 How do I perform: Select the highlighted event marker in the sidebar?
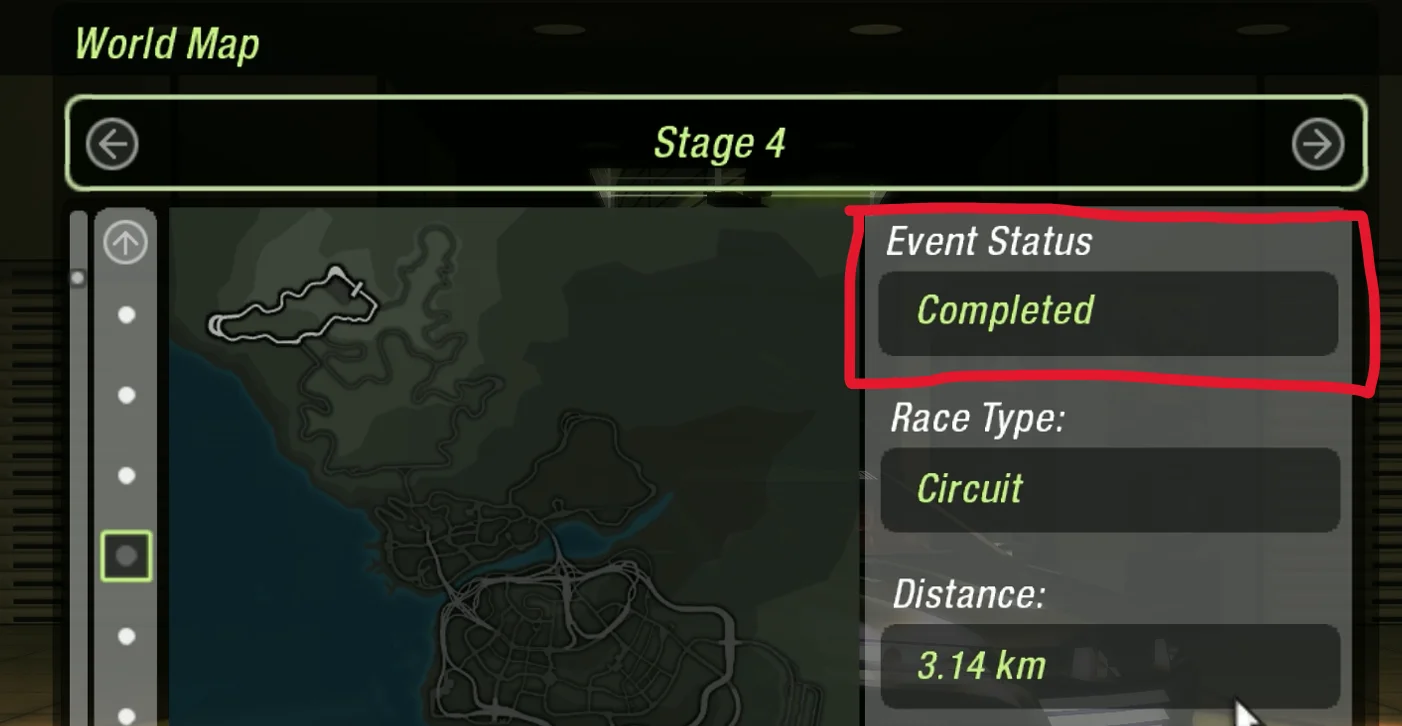pyautogui.click(x=124, y=557)
